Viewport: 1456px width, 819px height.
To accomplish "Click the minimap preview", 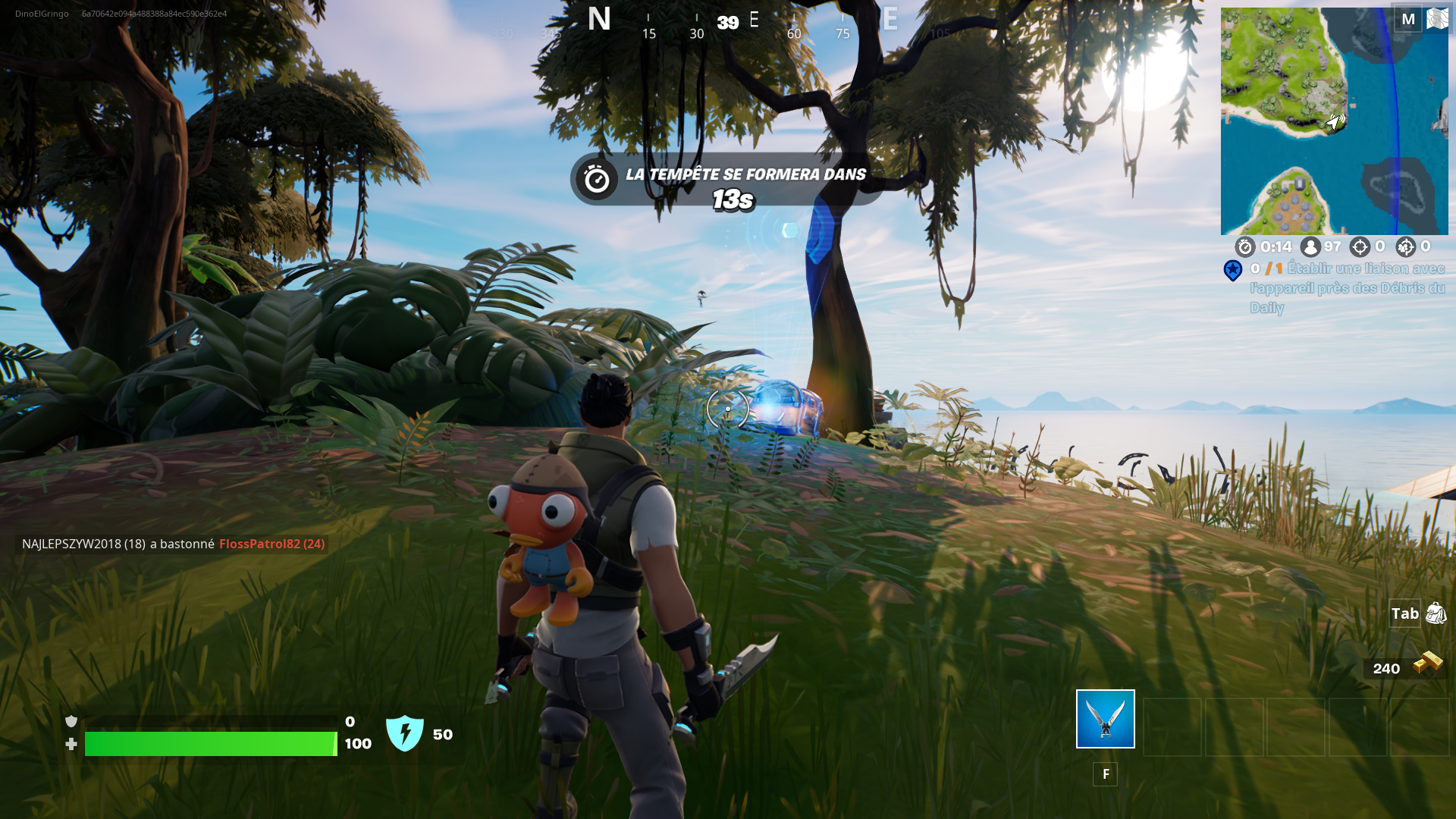I will (1333, 121).
